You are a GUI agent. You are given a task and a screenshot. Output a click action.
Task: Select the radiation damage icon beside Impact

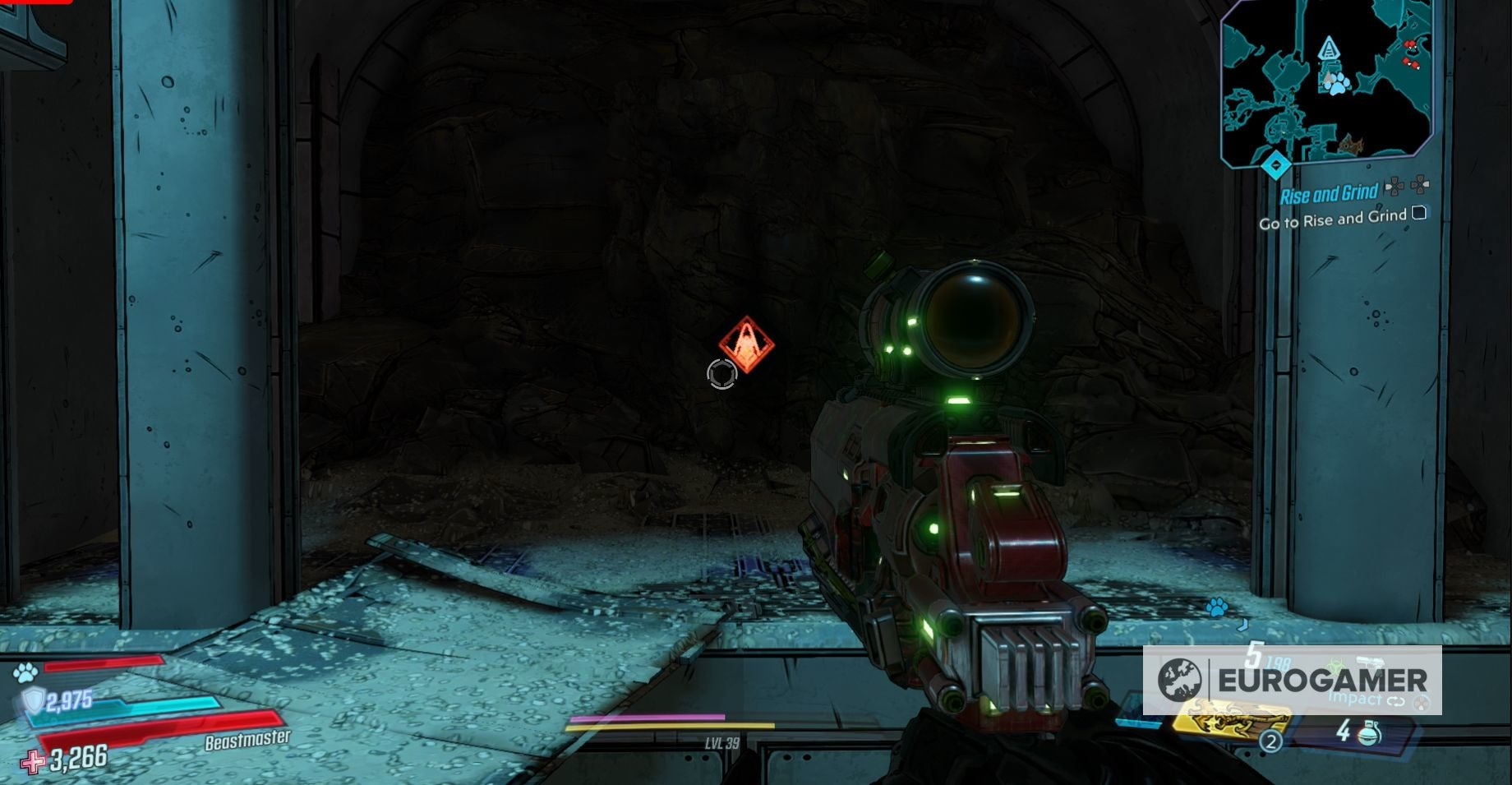(x=1421, y=704)
